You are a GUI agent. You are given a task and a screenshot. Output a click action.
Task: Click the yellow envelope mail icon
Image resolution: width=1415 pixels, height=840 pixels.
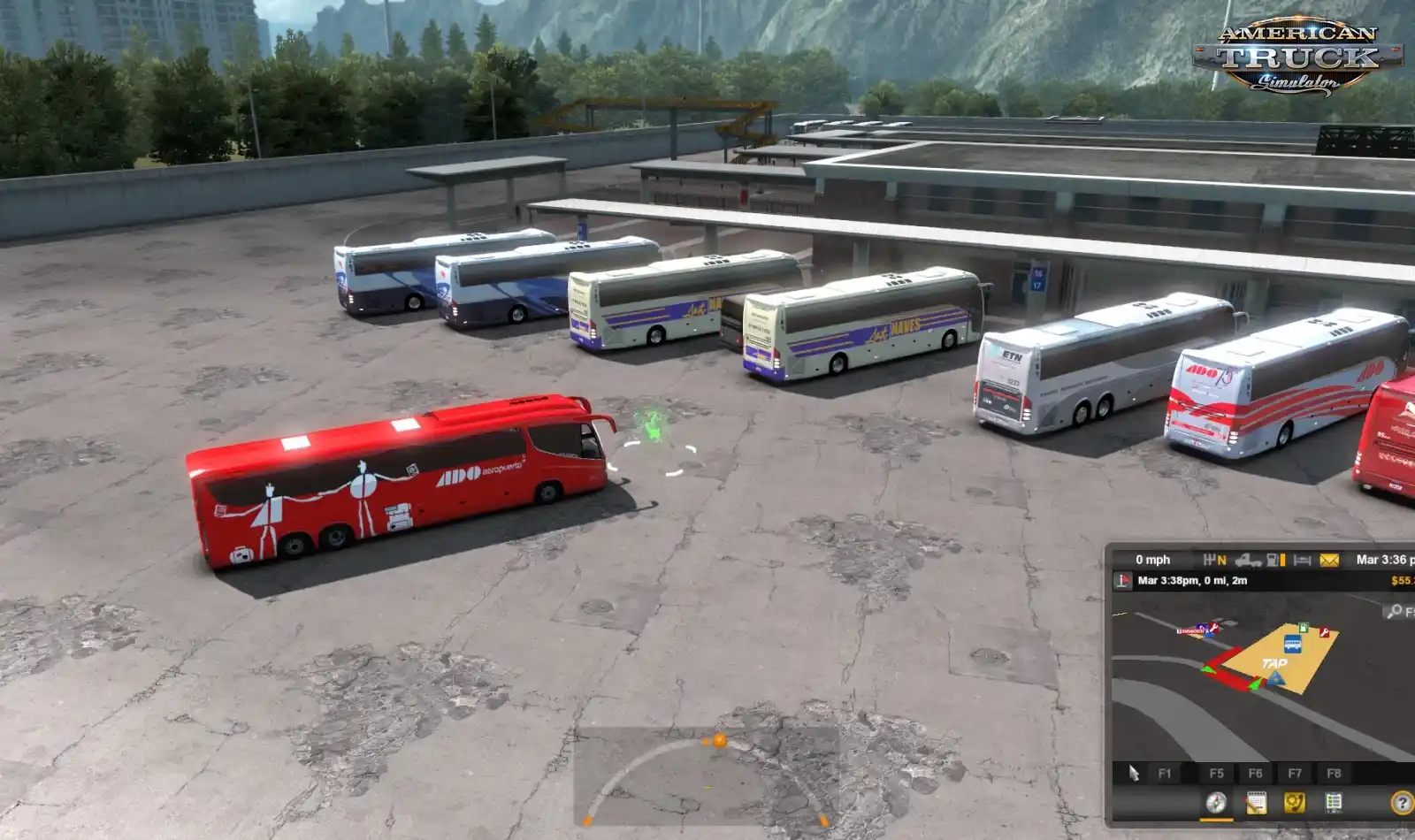click(1329, 560)
